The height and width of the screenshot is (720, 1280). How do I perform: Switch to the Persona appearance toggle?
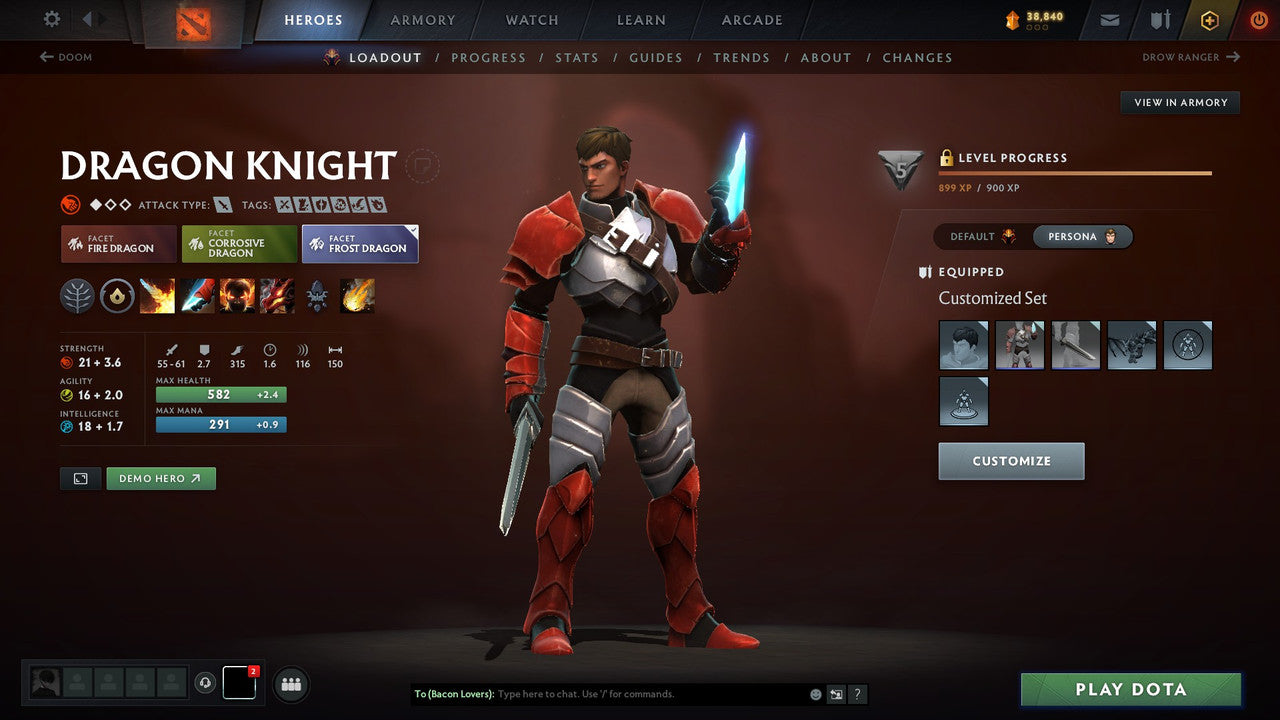point(1083,236)
